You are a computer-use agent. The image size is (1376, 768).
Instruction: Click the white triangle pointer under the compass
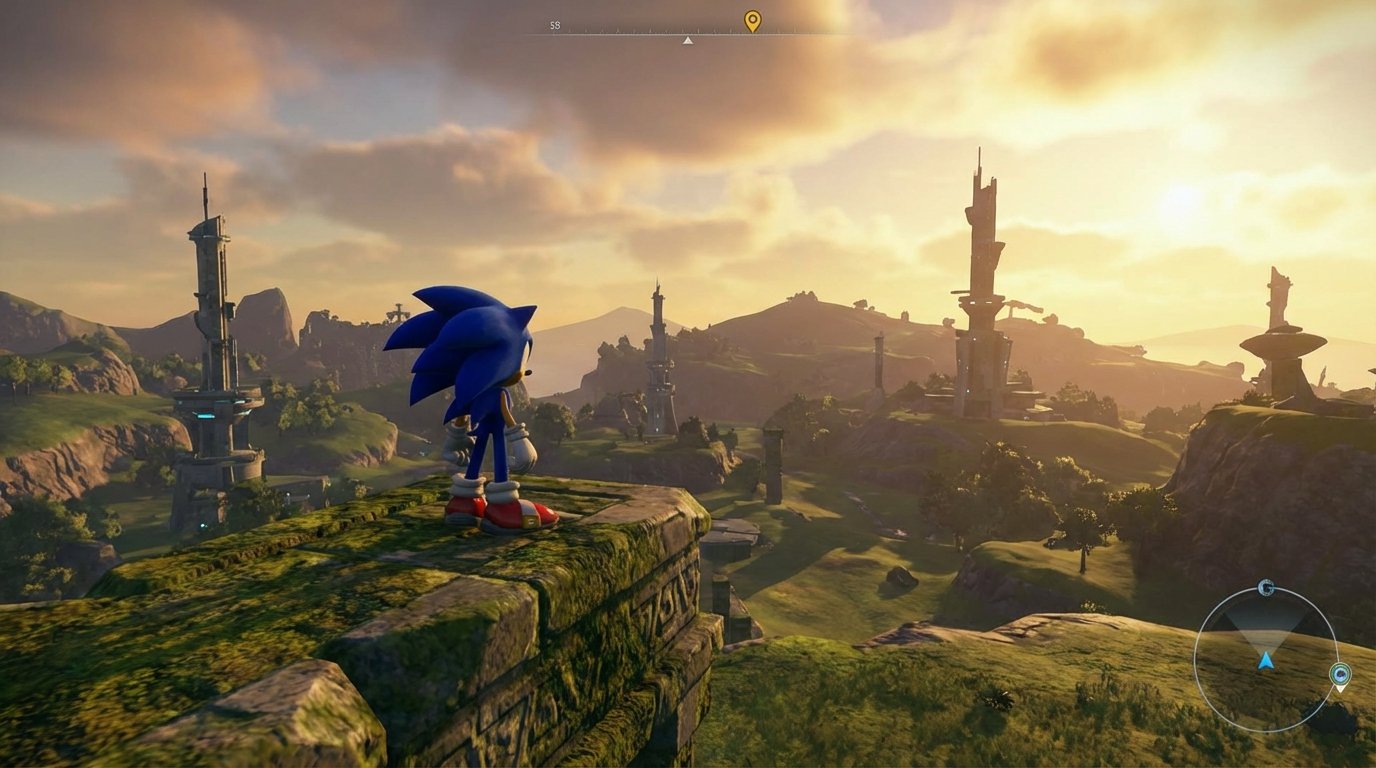tap(687, 40)
